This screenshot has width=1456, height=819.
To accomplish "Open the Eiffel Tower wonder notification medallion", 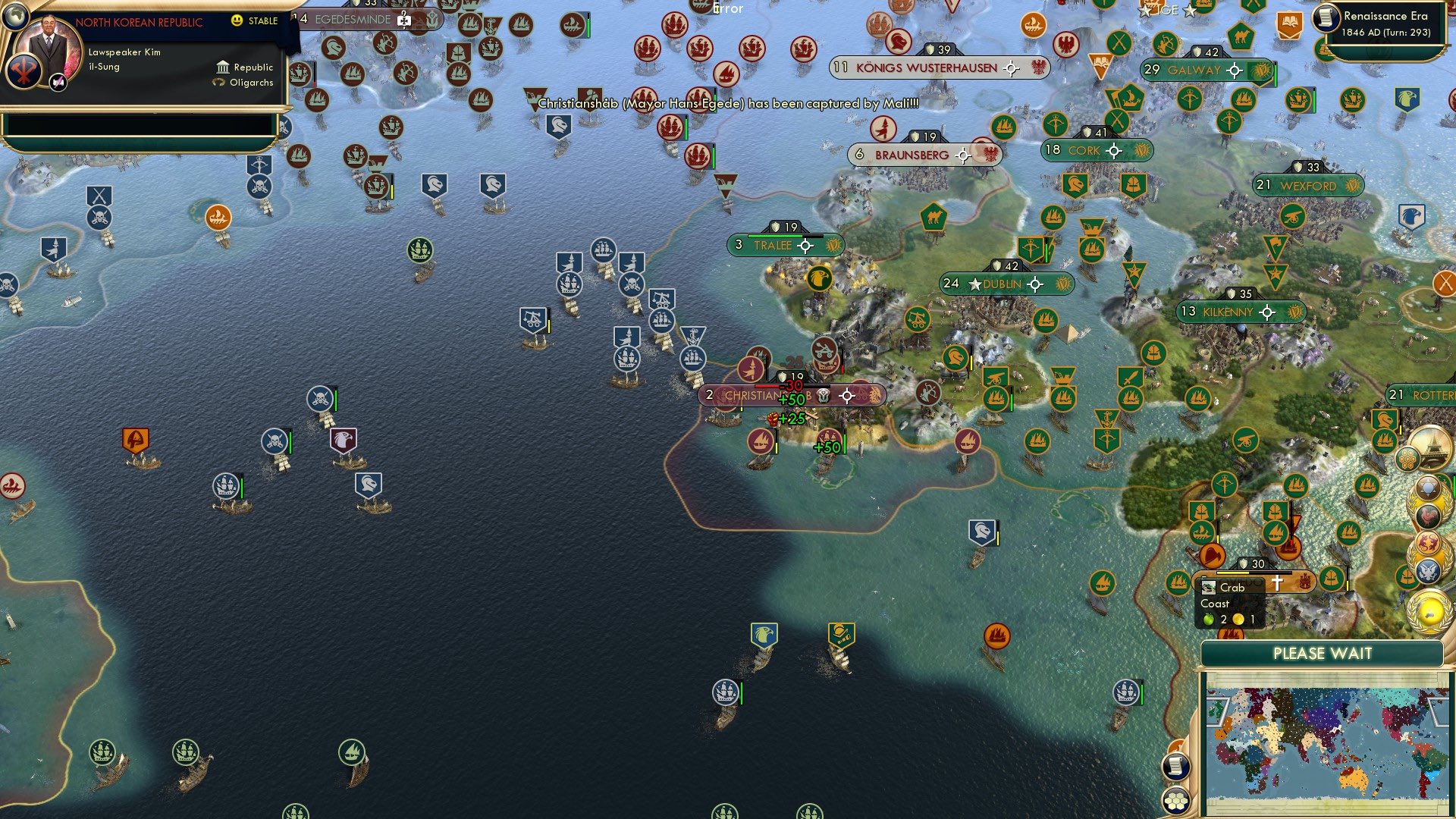I will coord(1430,449).
